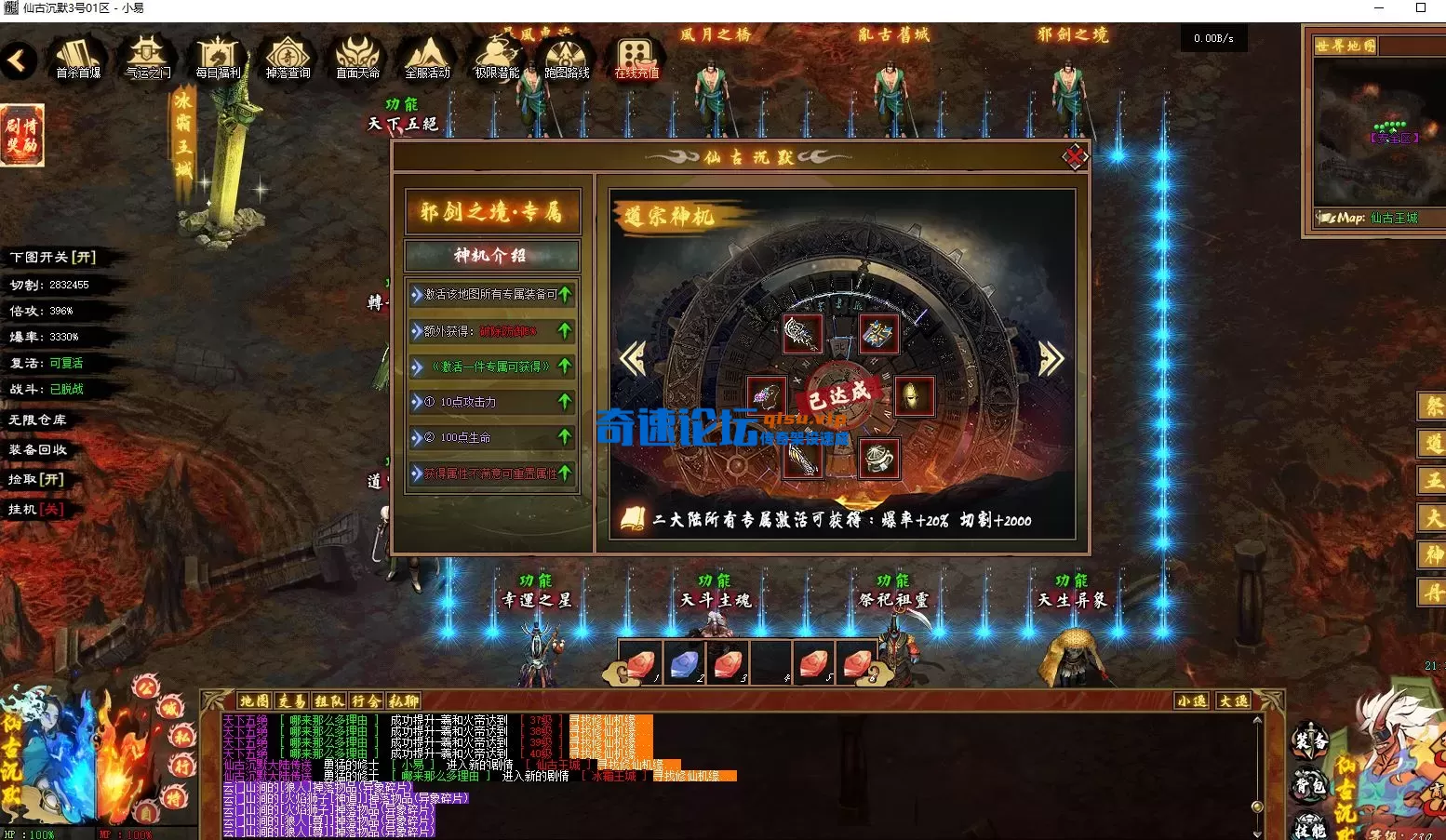Open the 掉落查询 drop lookup
The image size is (1446, 840).
(x=288, y=59)
